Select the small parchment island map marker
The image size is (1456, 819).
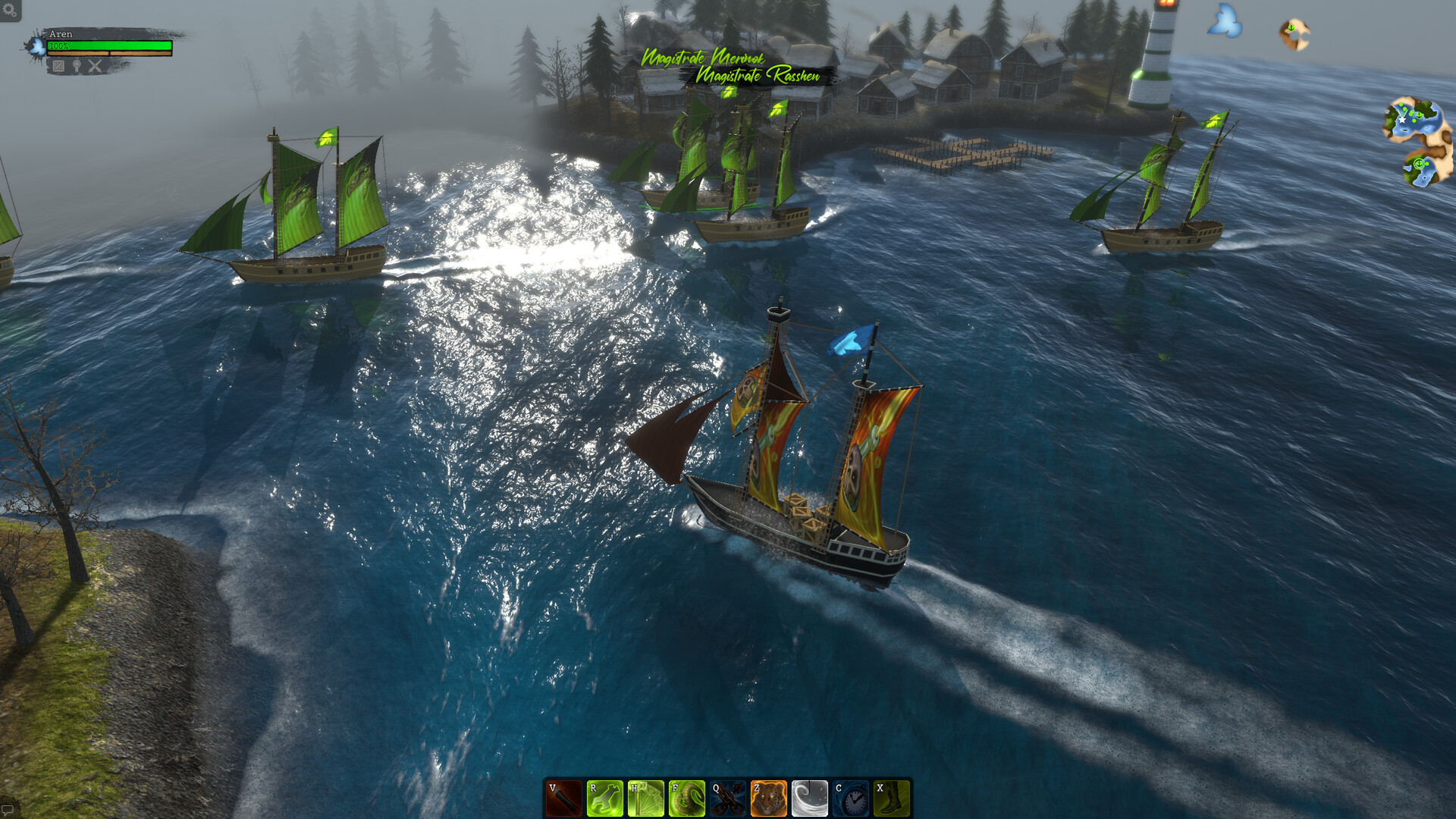[x=1294, y=34]
